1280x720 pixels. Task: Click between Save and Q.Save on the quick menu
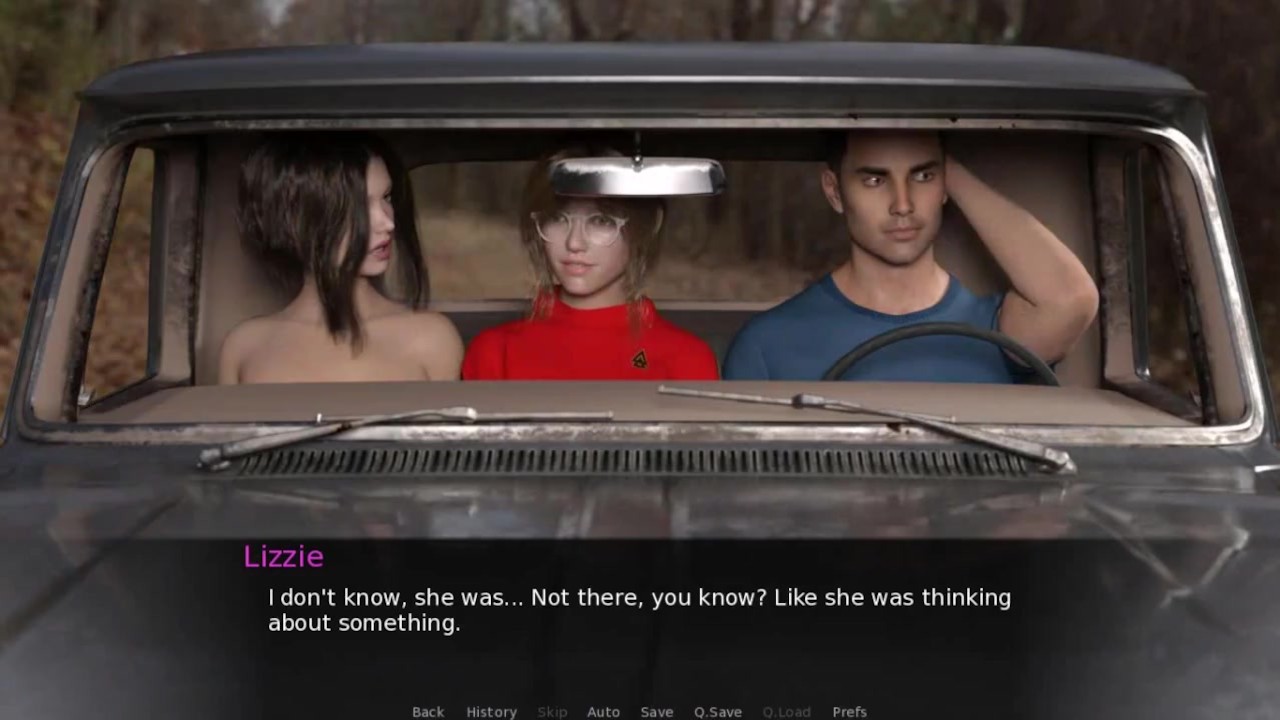tap(688, 711)
